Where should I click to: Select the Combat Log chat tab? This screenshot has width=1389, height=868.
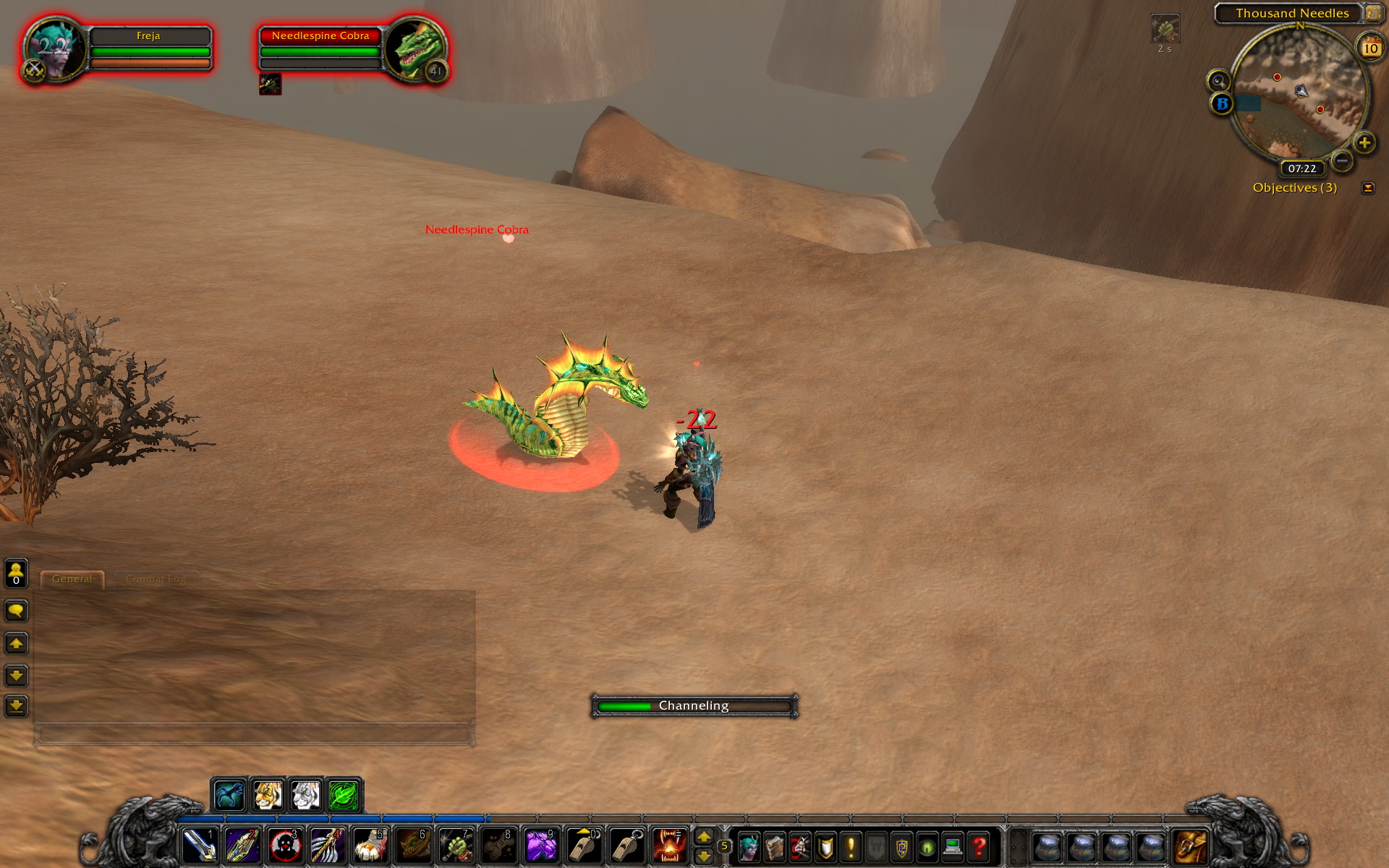point(156,579)
